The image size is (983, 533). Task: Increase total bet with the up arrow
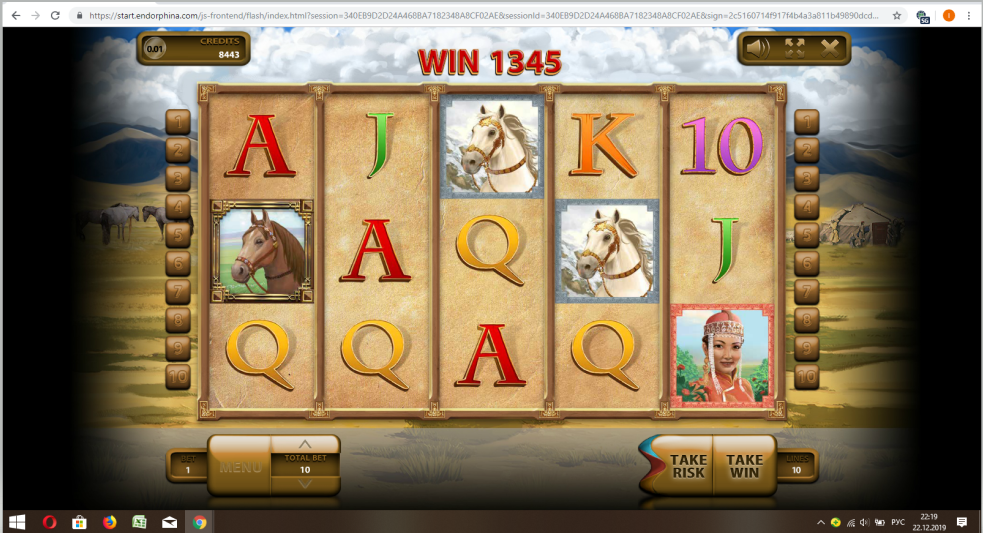click(305, 444)
